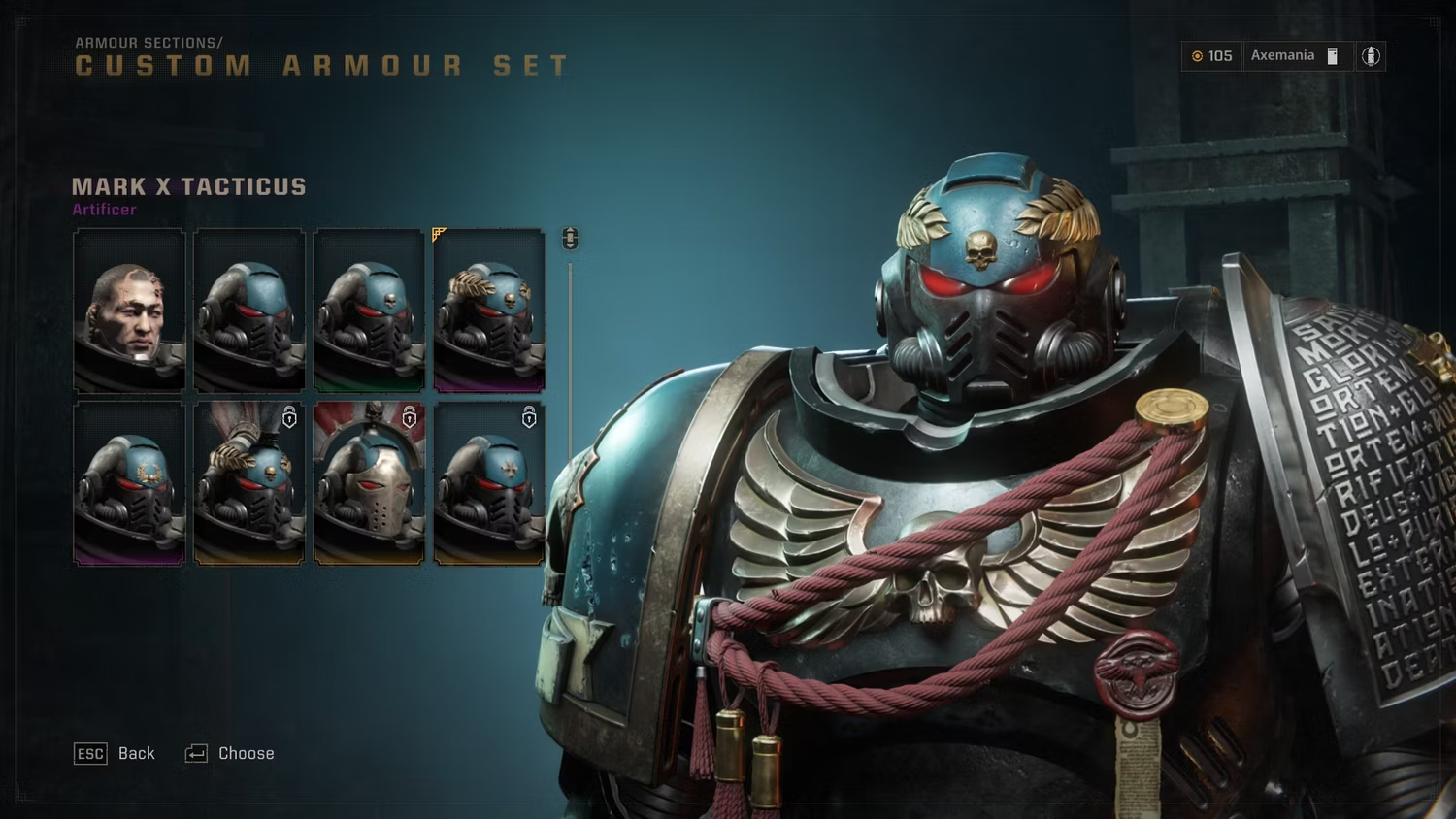Go back to Armour Sections
Screen dimensions: 1456x819
click(x=115, y=754)
